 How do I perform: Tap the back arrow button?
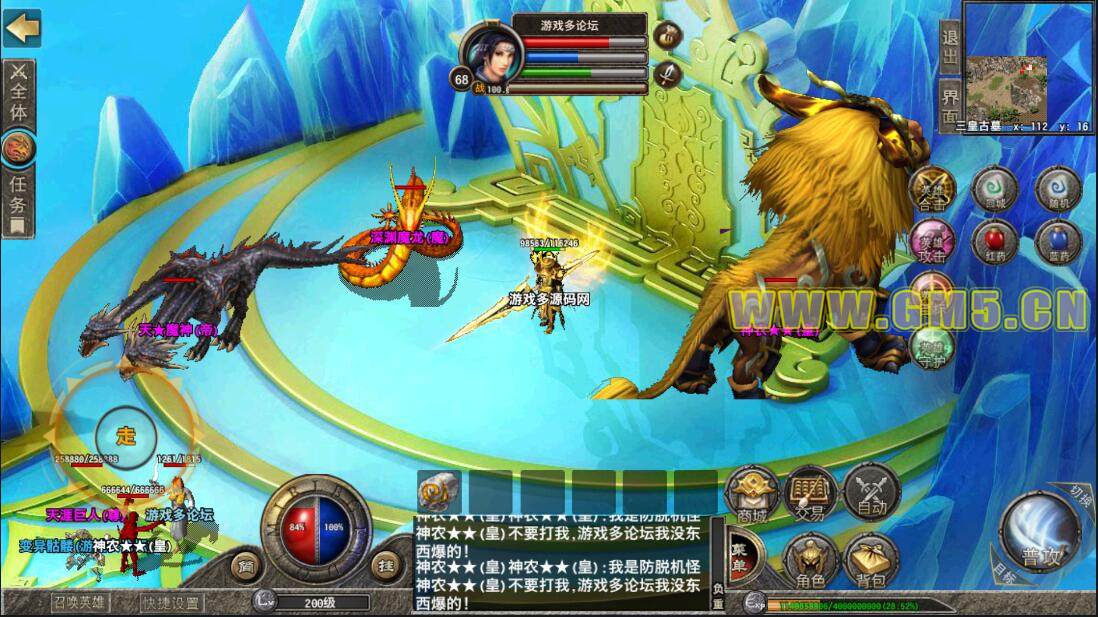pos(21,27)
